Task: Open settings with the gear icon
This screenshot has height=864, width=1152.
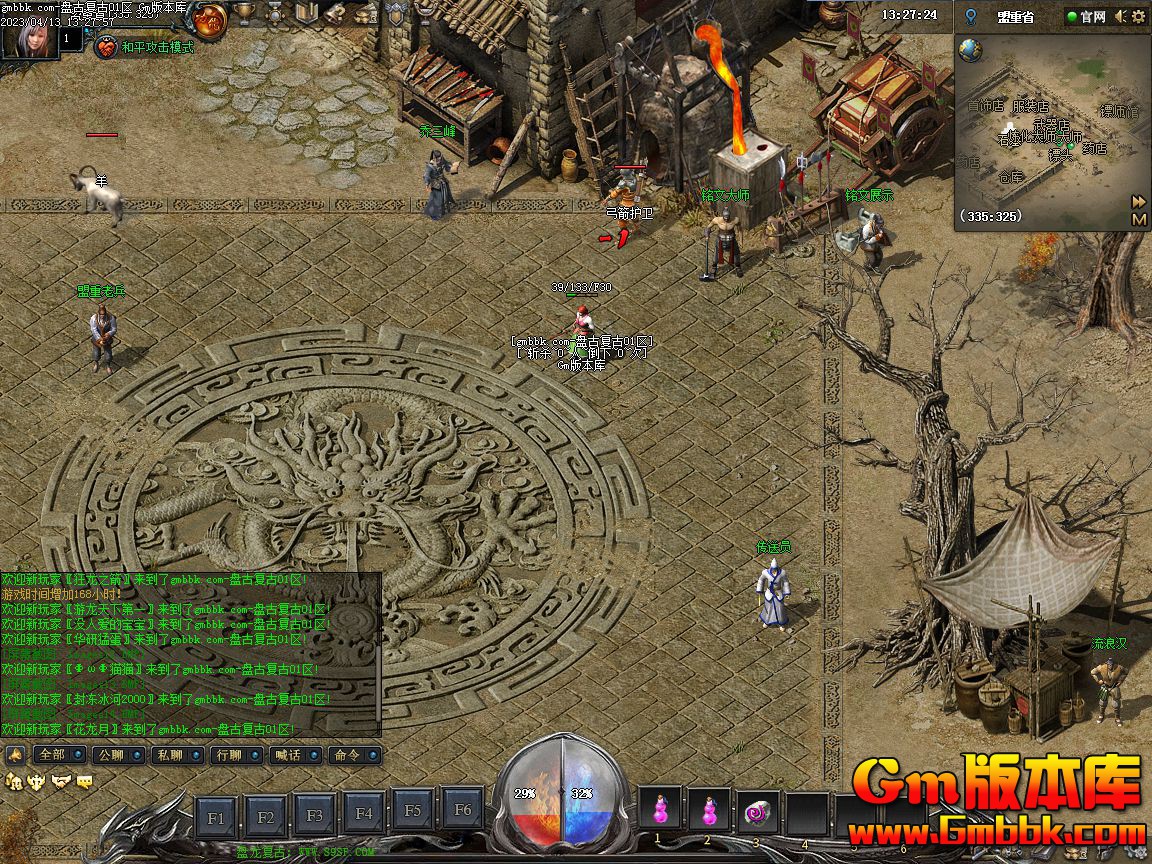Action: click(1138, 16)
